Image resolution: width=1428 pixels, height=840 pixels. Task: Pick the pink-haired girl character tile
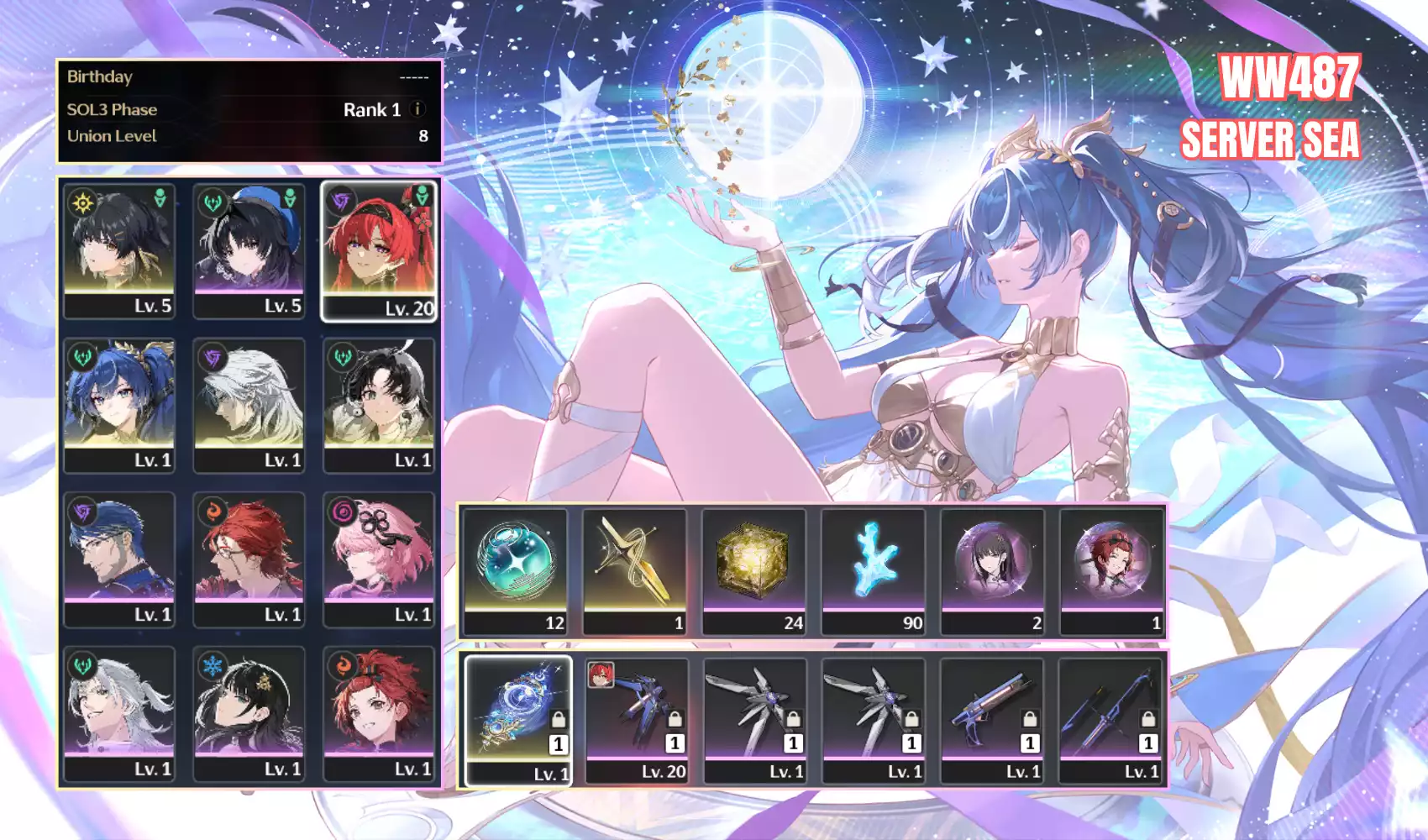379,559
